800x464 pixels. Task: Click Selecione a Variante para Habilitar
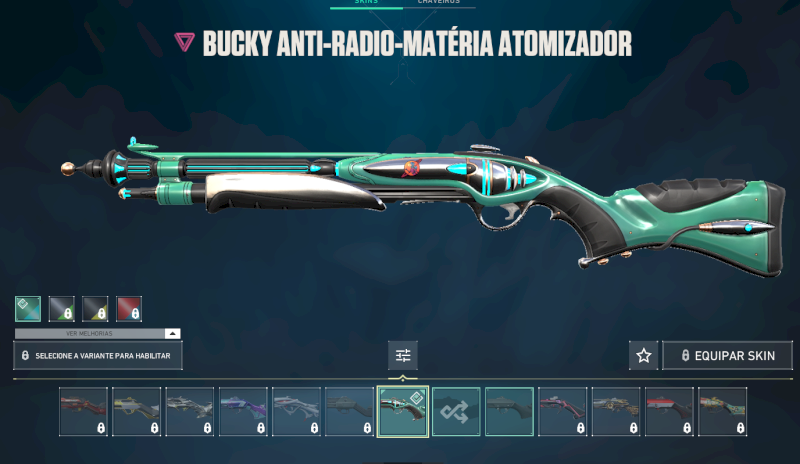[98, 355]
